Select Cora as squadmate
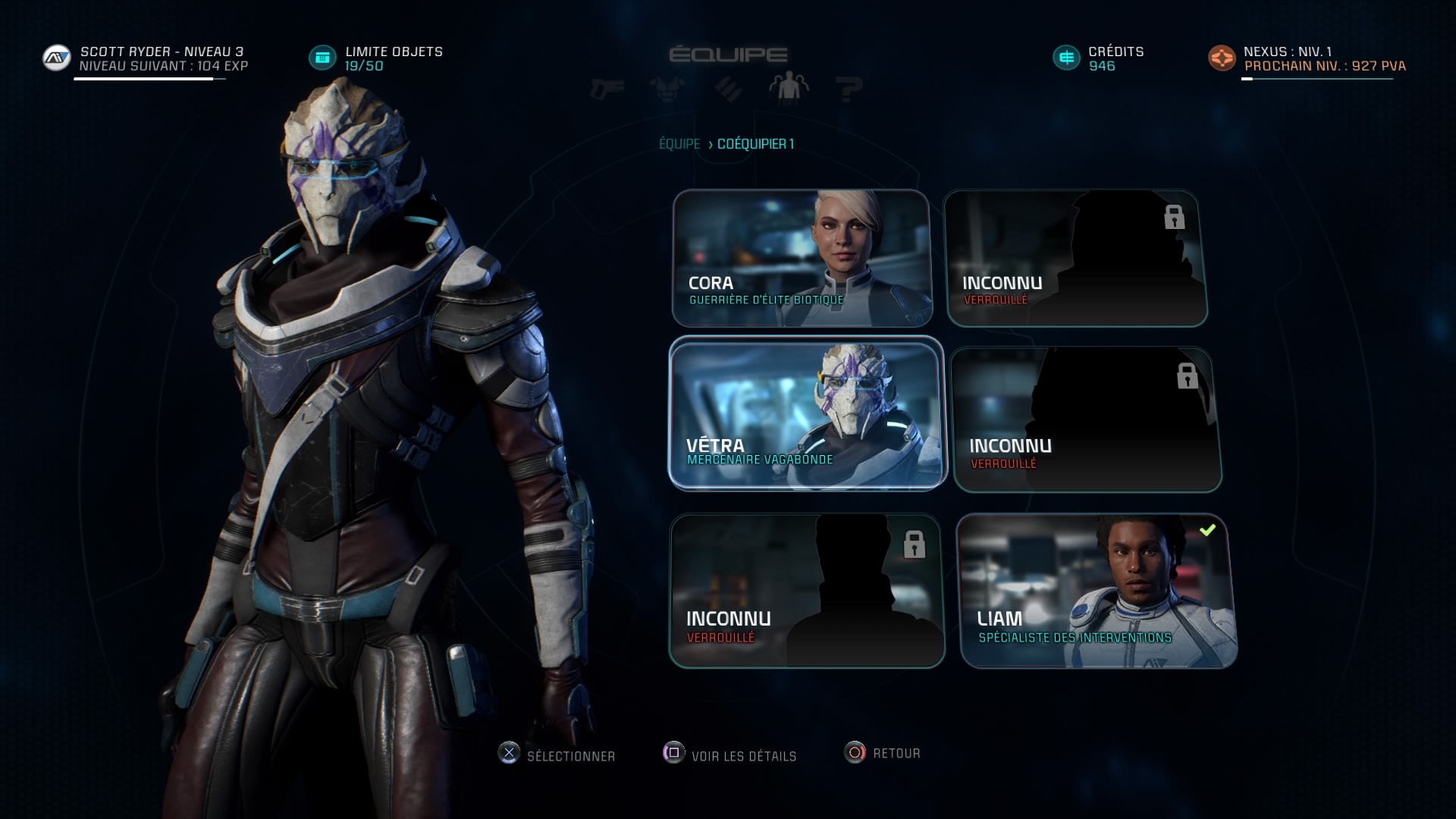This screenshot has height=819, width=1456. click(802, 258)
